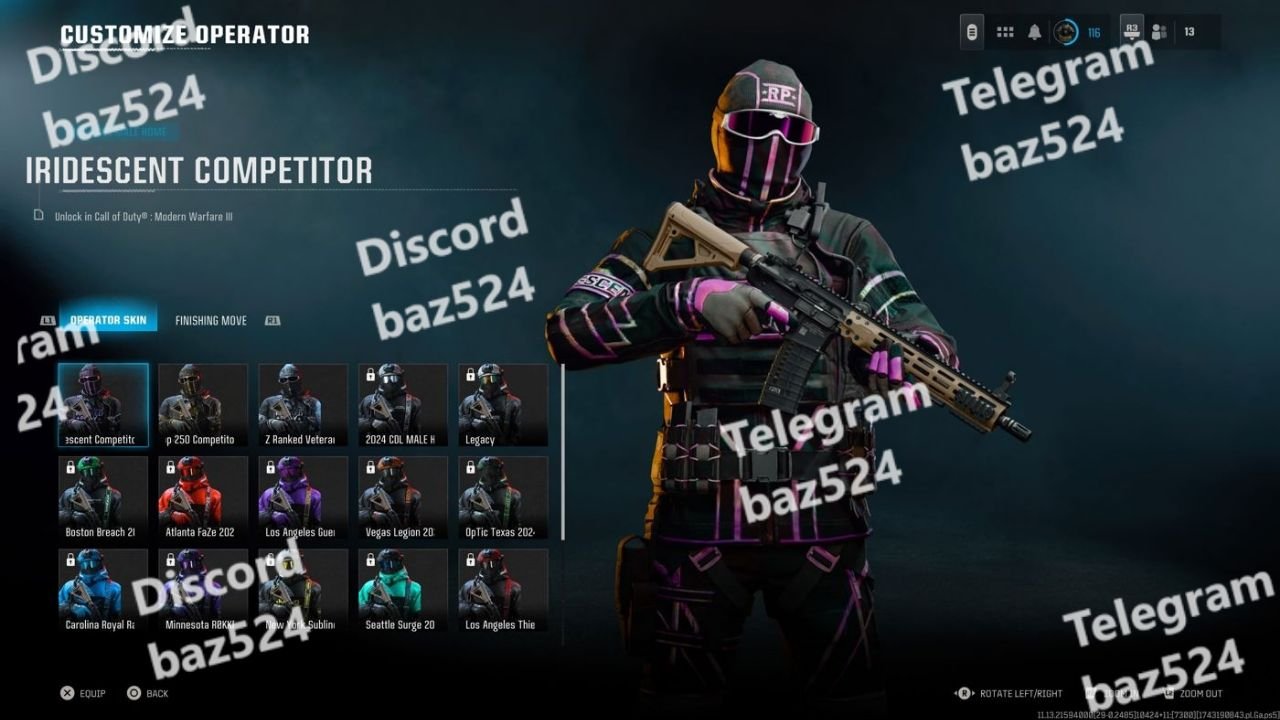
Task: Pick the Ranked Veteran operator skin
Action: pyautogui.click(x=303, y=404)
